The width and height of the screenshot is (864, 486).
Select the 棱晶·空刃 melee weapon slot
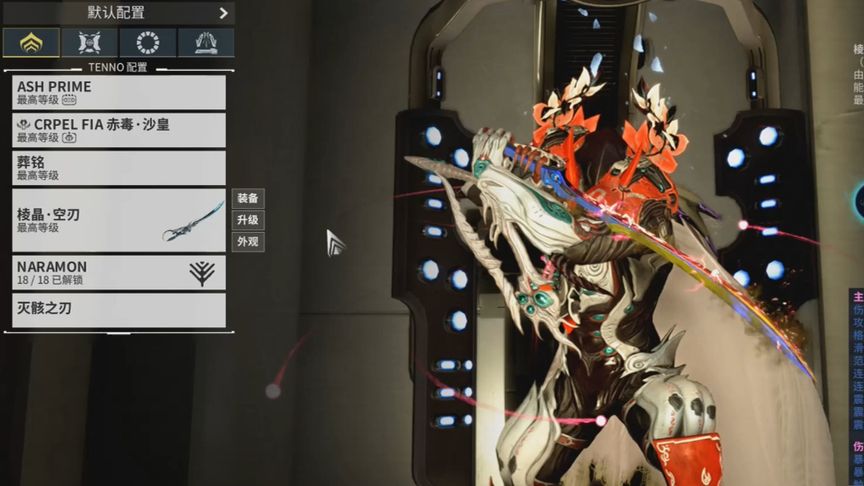(119, 220)
